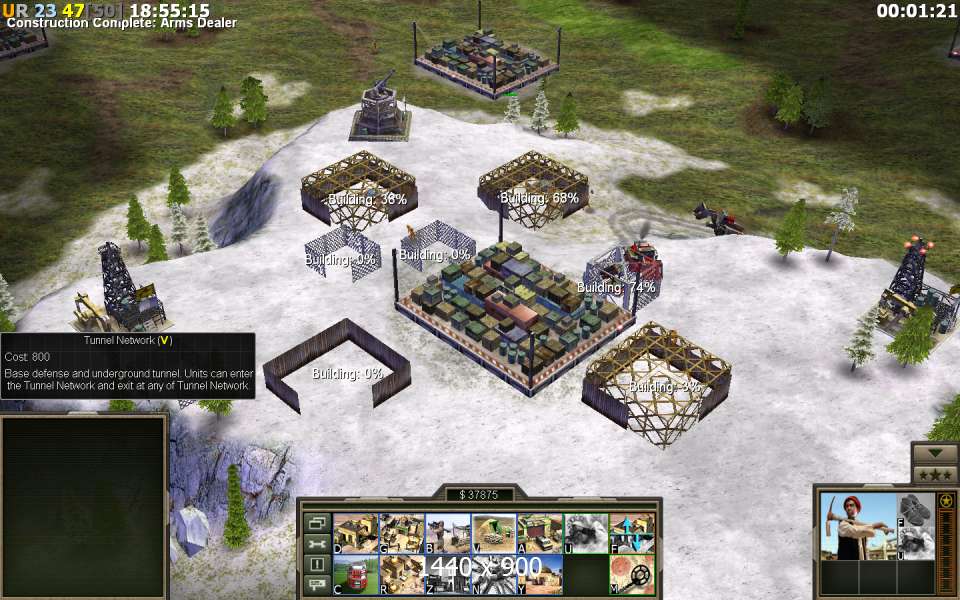Open the three-star General's powers button
Image resolution: width=960 pixels, height=600 pixels.
[x=935, y=474]
